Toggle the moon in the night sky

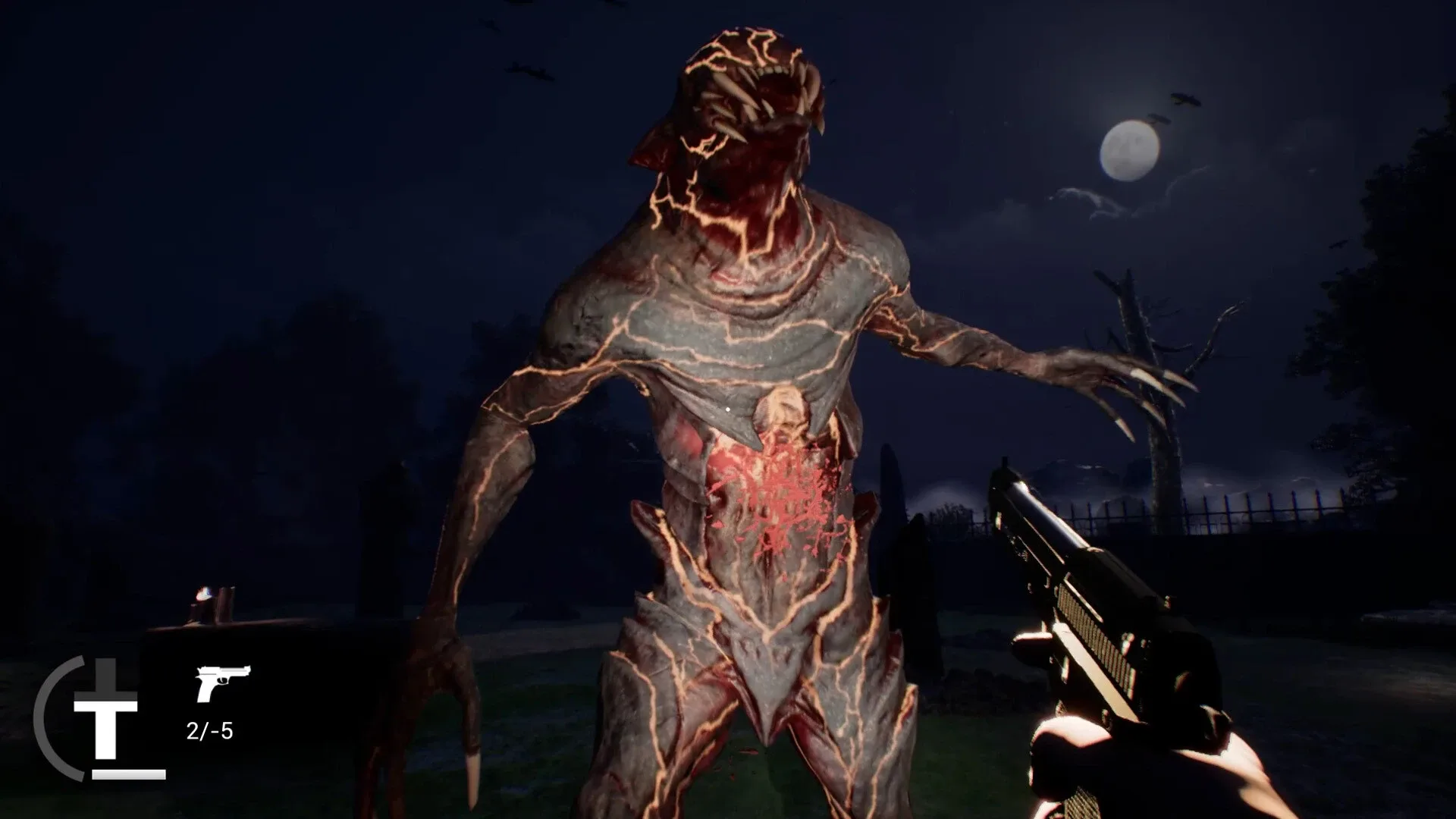(x=1129, y=149)
